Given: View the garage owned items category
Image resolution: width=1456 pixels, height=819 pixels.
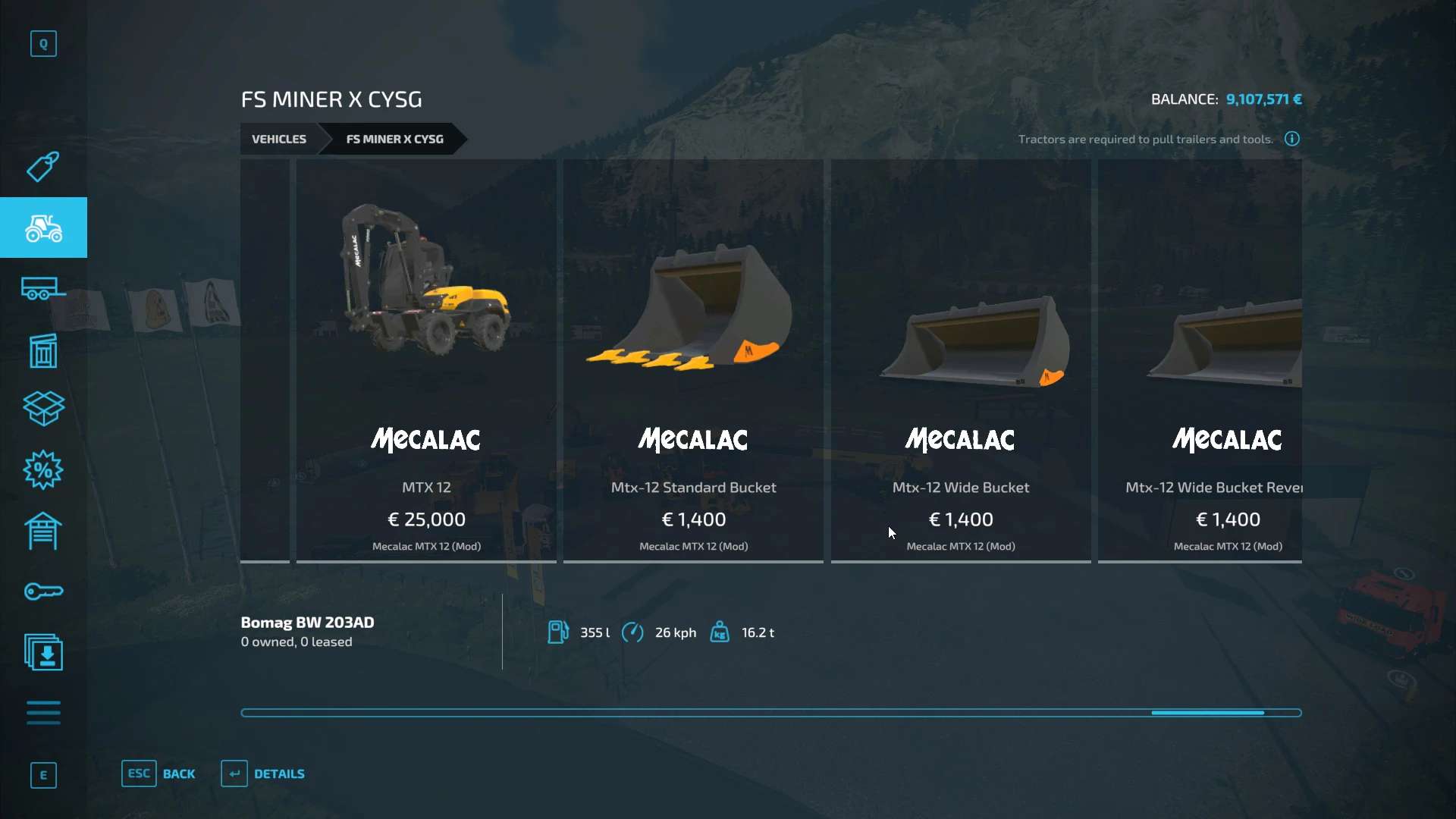Looking at the screenshot, I should pyautogui.click(x=43, y=531).
